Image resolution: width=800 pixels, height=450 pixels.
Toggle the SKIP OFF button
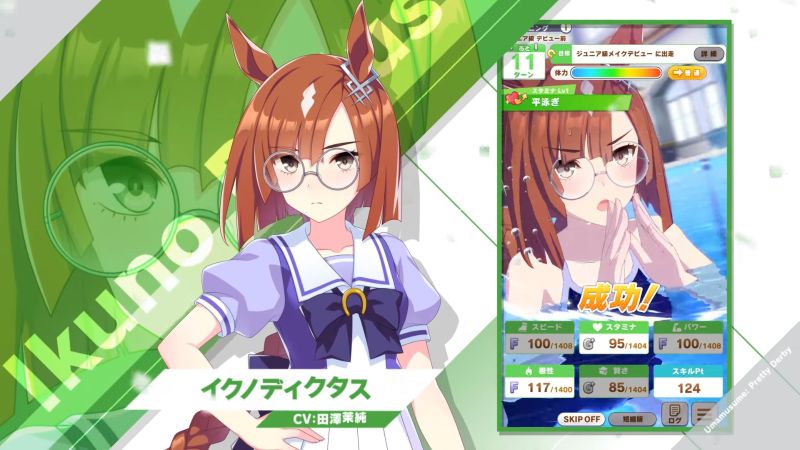581,419
